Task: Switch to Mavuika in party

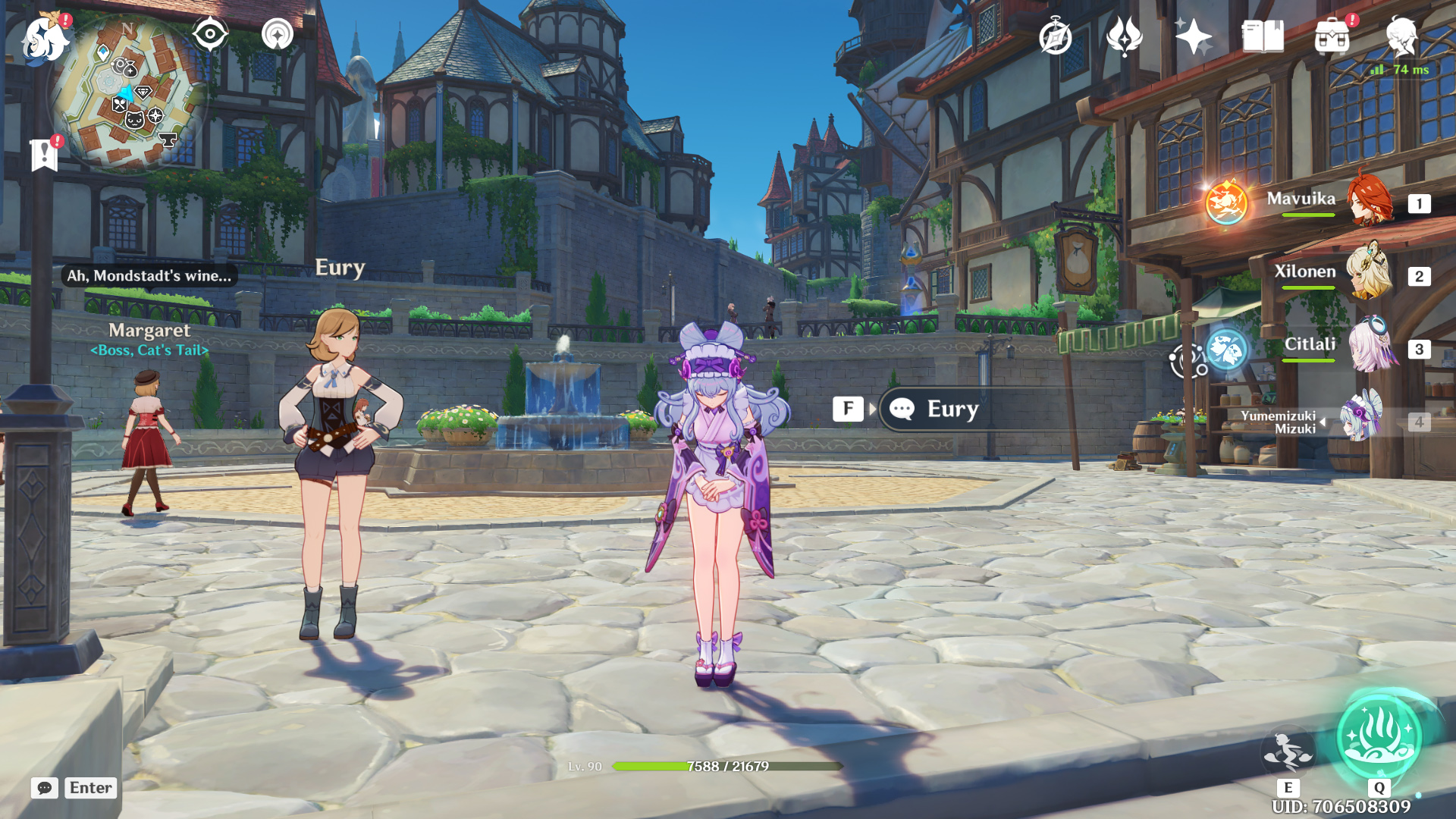Action: 1370,202
